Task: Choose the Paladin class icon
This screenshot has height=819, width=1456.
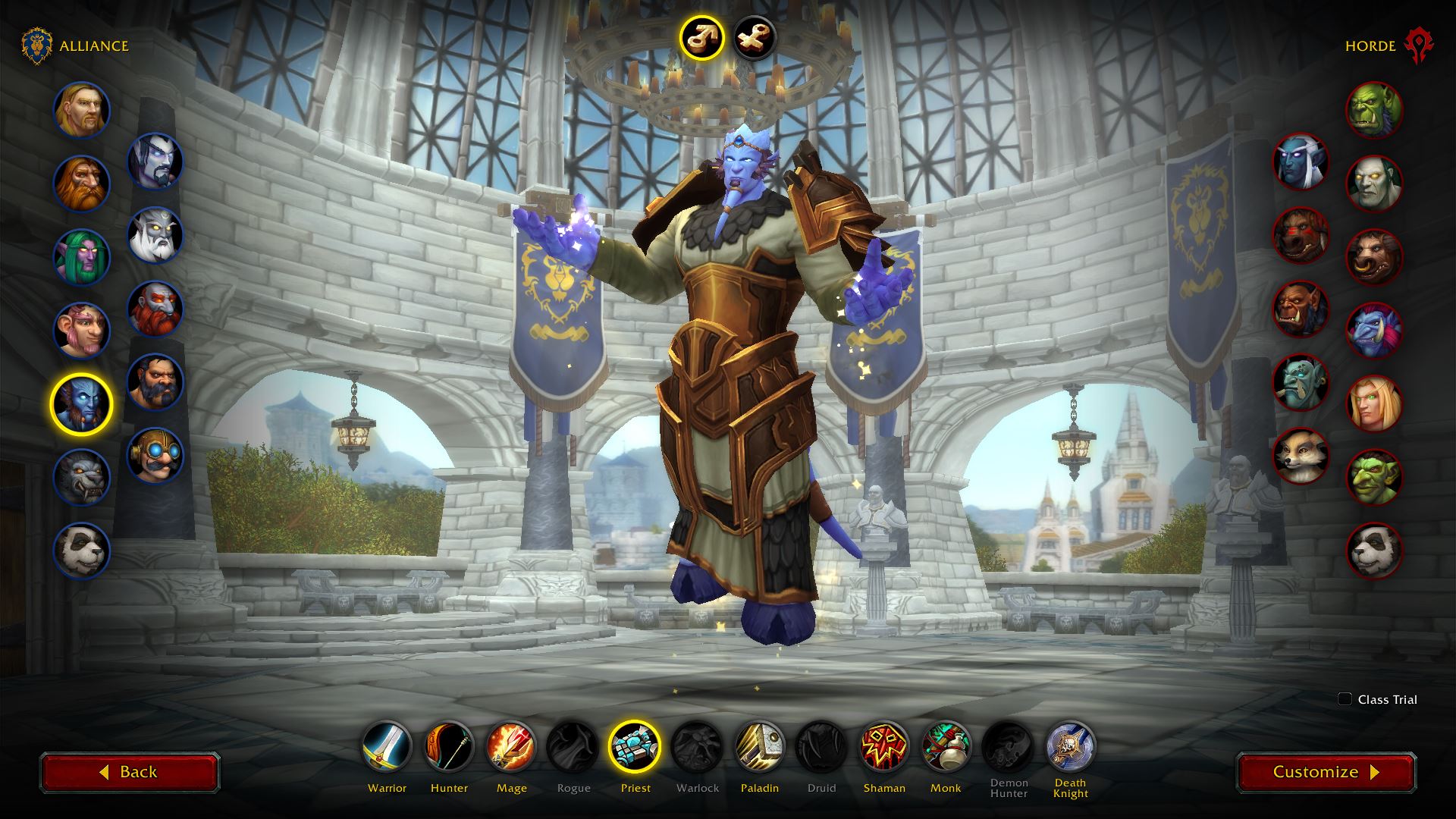Action: [760, 747]
